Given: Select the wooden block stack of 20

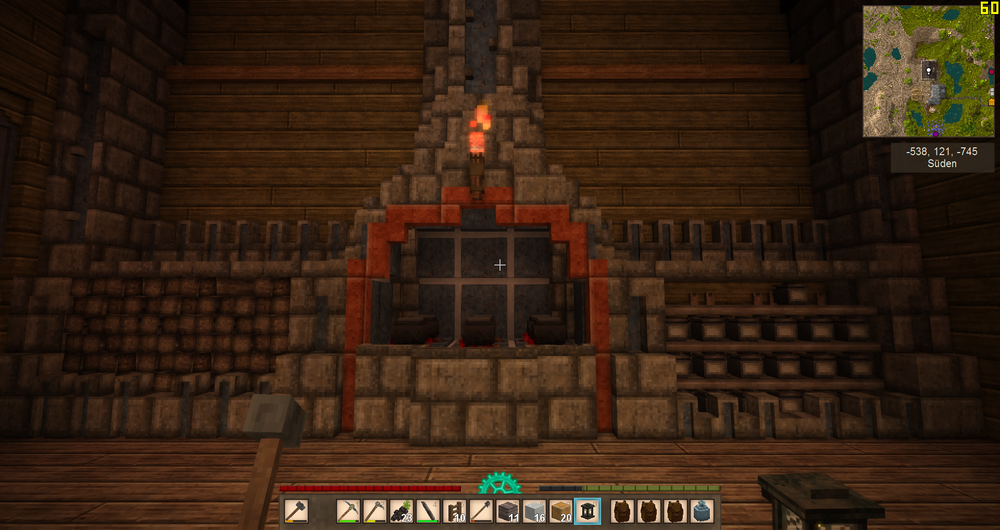Looking at the screenshot, I should pyautogui.click(x=561, y=511).
